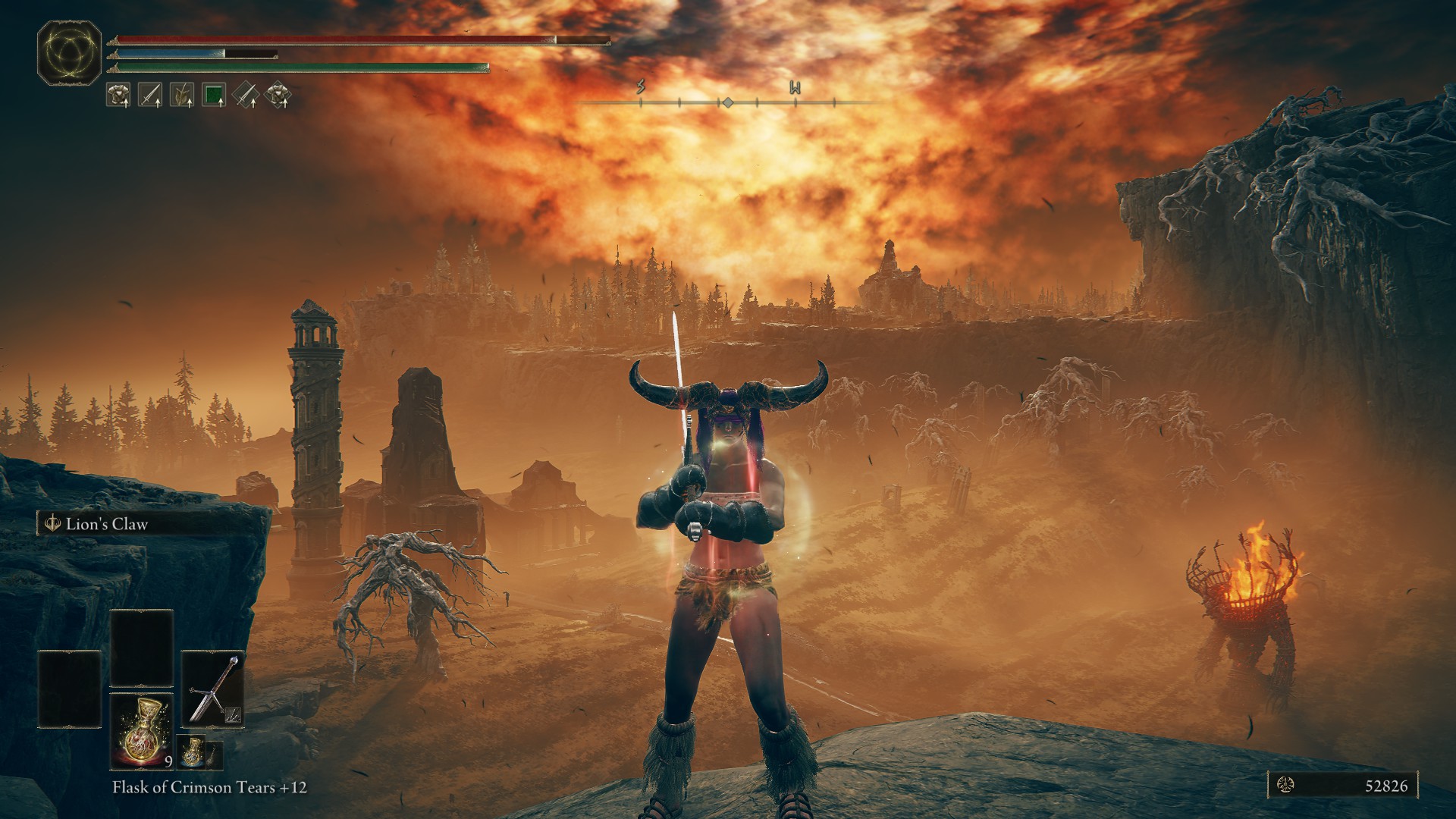
Task: Select the small blue cerulean flask icon
Action: (192, 753)
